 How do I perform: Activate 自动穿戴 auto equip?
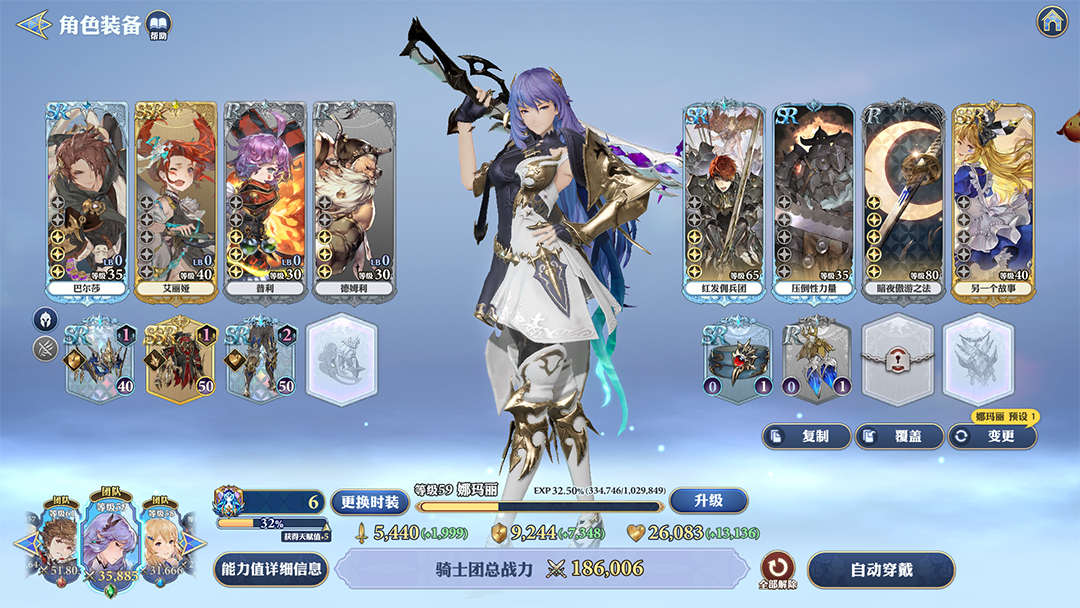click(881, 570)
